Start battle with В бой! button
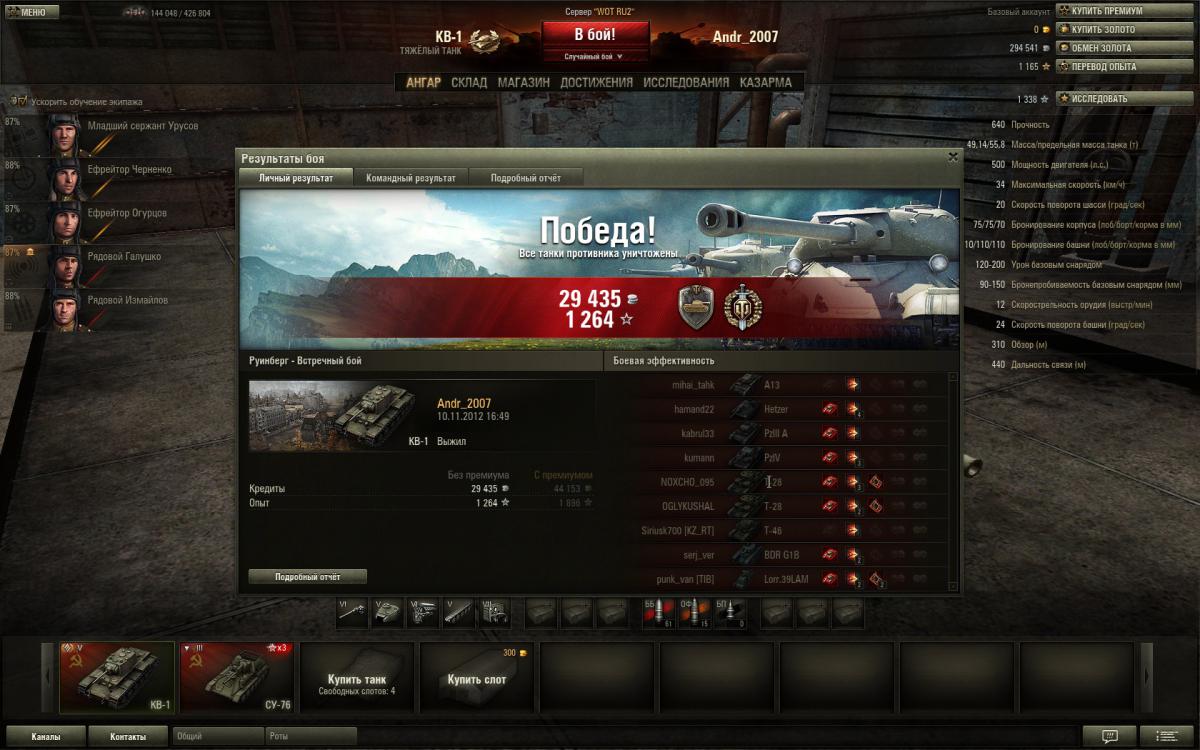 [596, 34]
